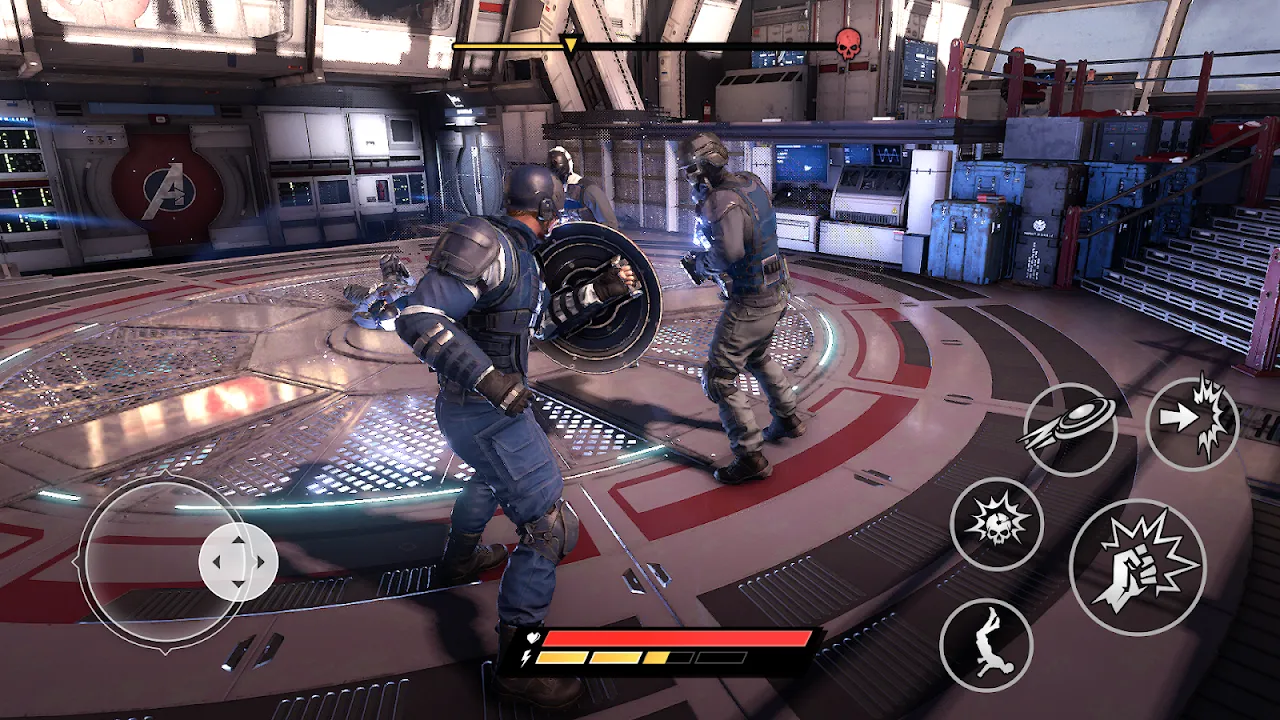This screenshot has height=720, width=1280.
Task: Click the yellow triangle progress marker
Action: coord(570,44)
